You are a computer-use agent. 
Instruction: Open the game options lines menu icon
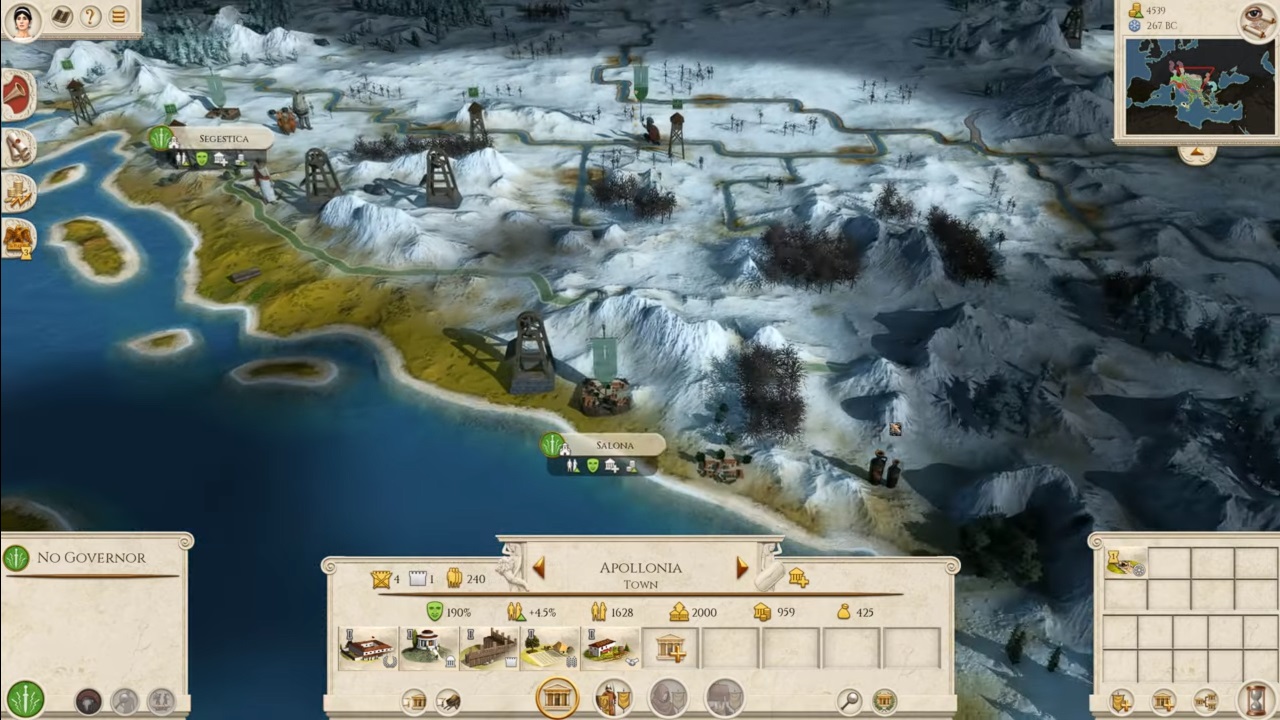118,17
